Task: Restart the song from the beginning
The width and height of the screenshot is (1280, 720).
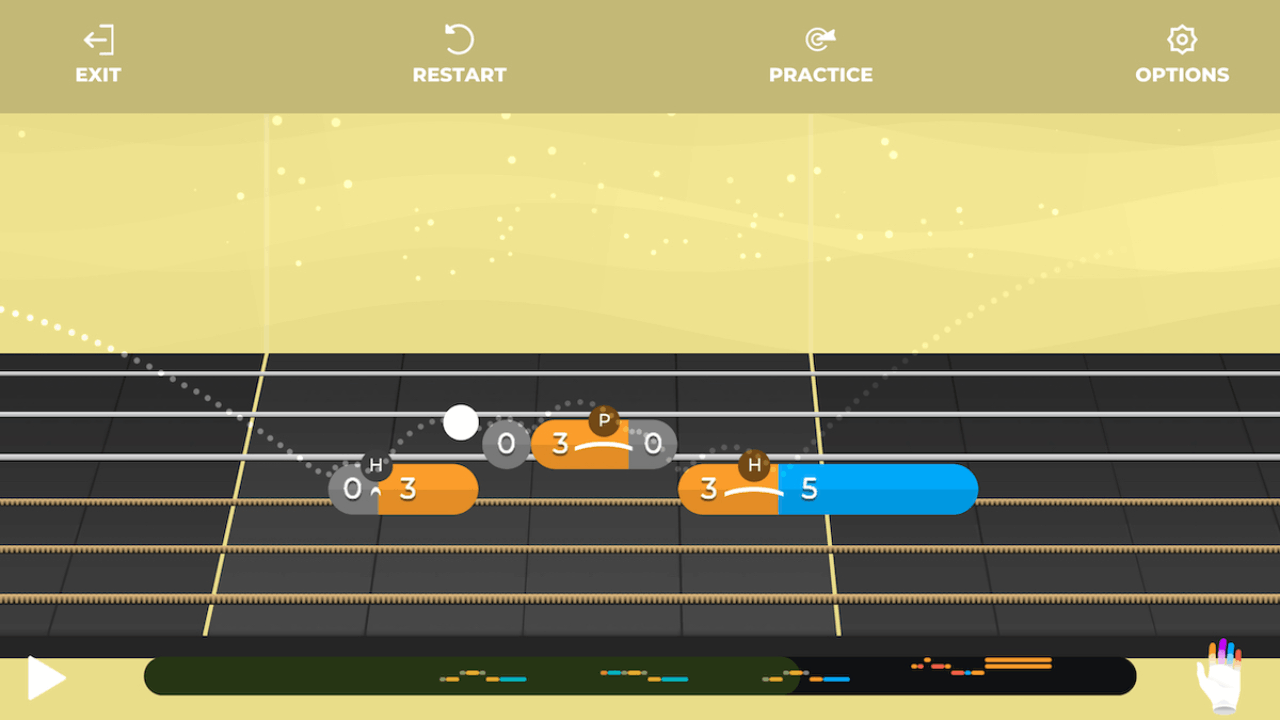Action: (459, 56)
